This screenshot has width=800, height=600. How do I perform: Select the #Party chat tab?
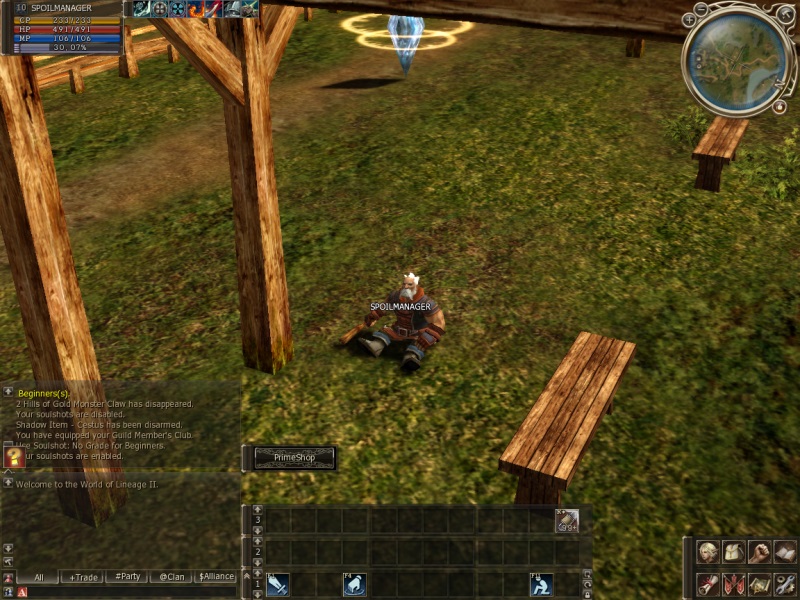pyautogui.click(x=126, y=577)
